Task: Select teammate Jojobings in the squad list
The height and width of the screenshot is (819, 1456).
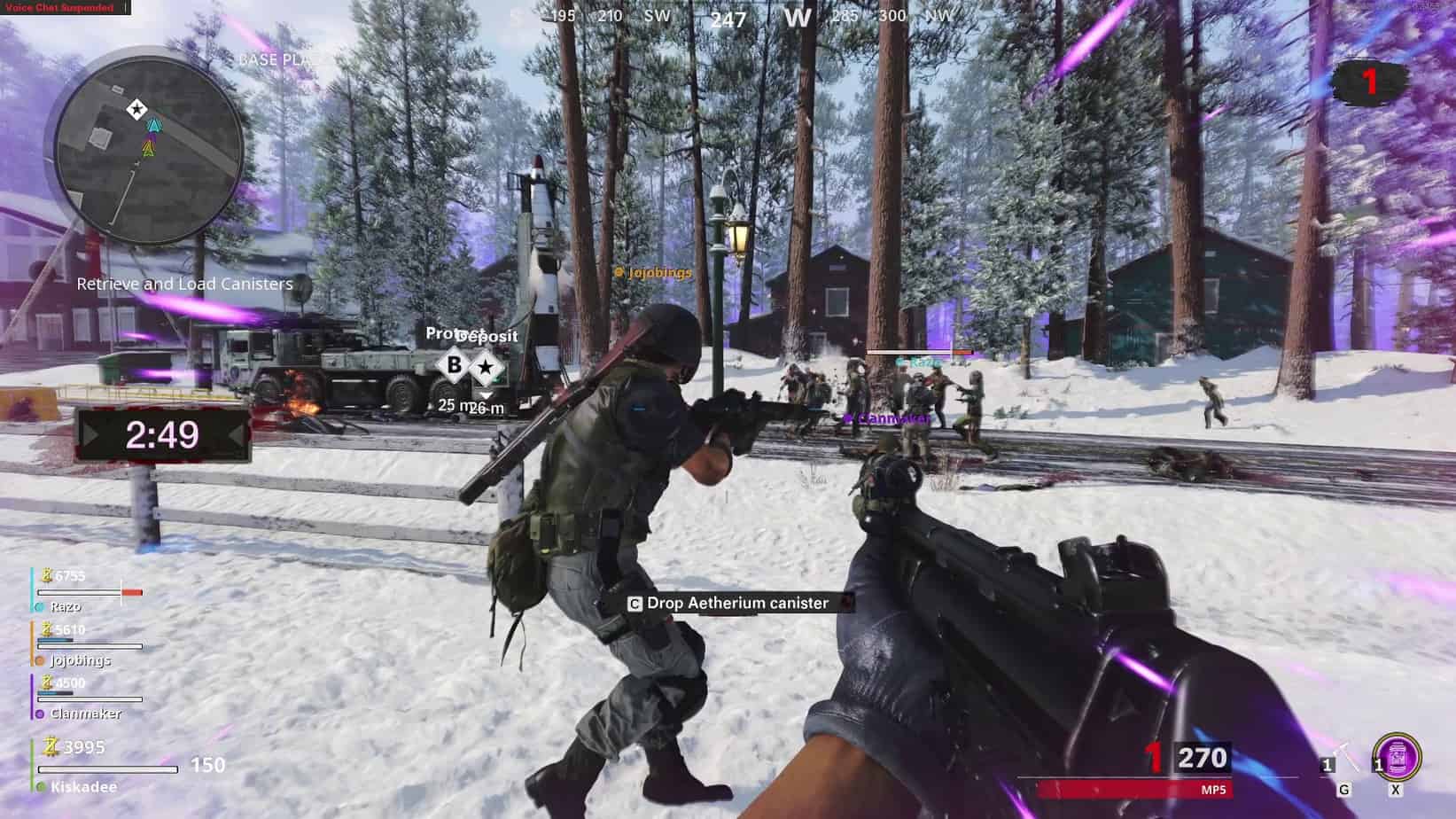Action: point(80,660)
